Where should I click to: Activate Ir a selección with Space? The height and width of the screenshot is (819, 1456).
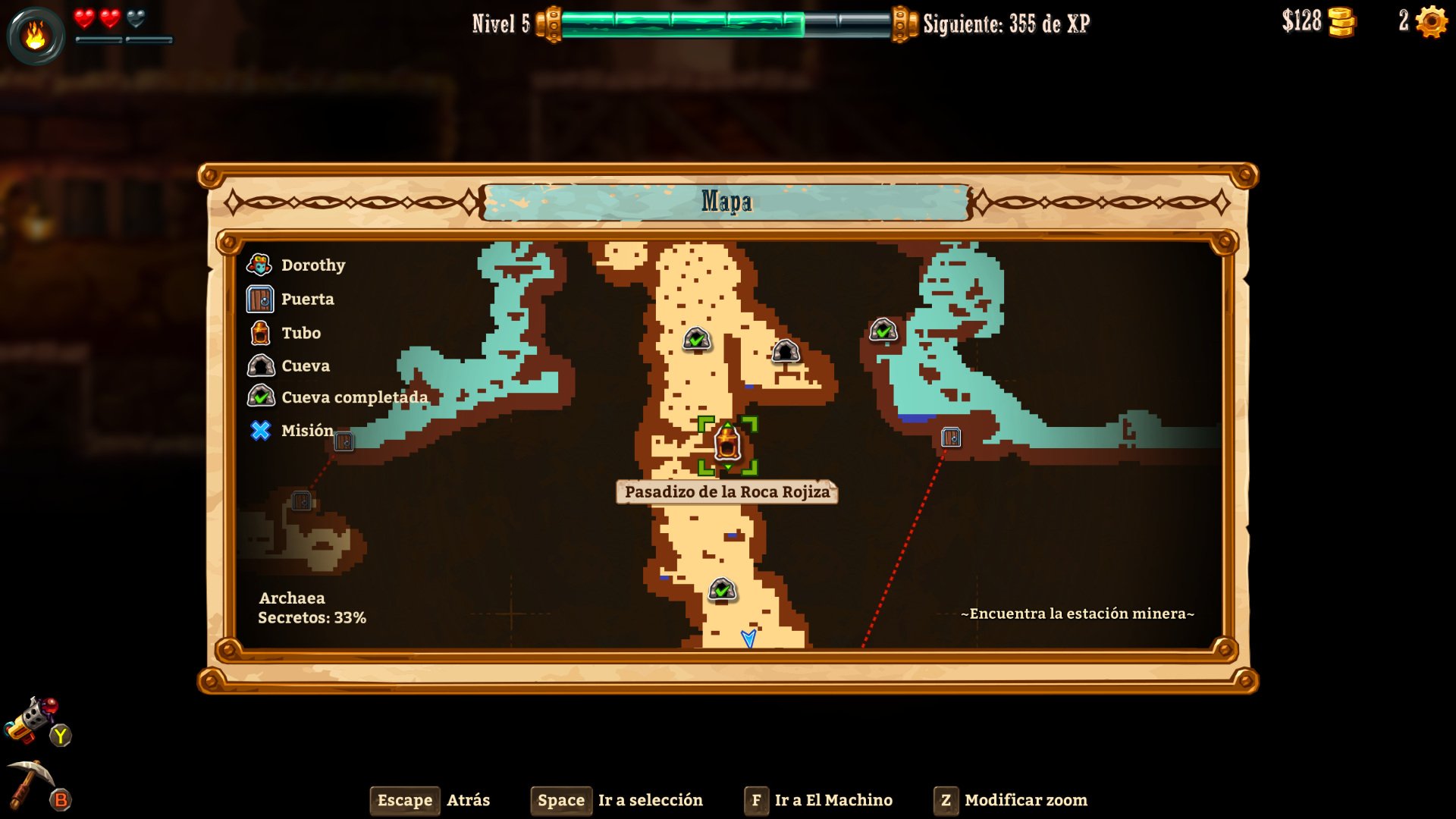(561, 800)
